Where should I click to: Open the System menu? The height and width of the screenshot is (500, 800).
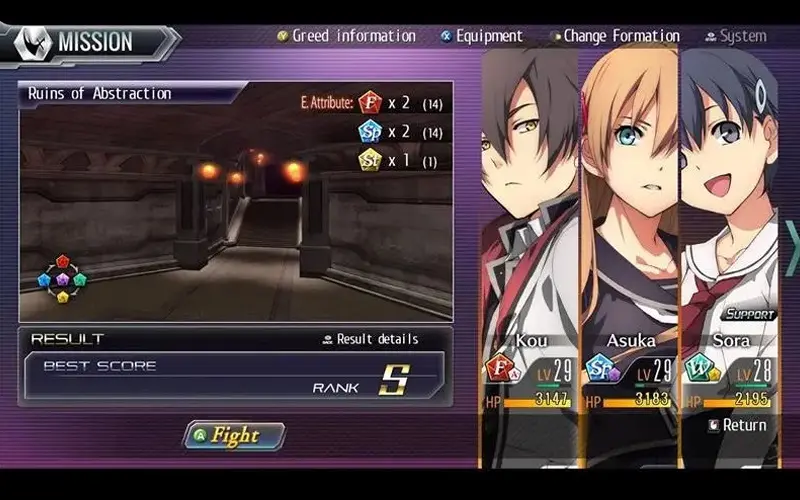pos(736,36)
